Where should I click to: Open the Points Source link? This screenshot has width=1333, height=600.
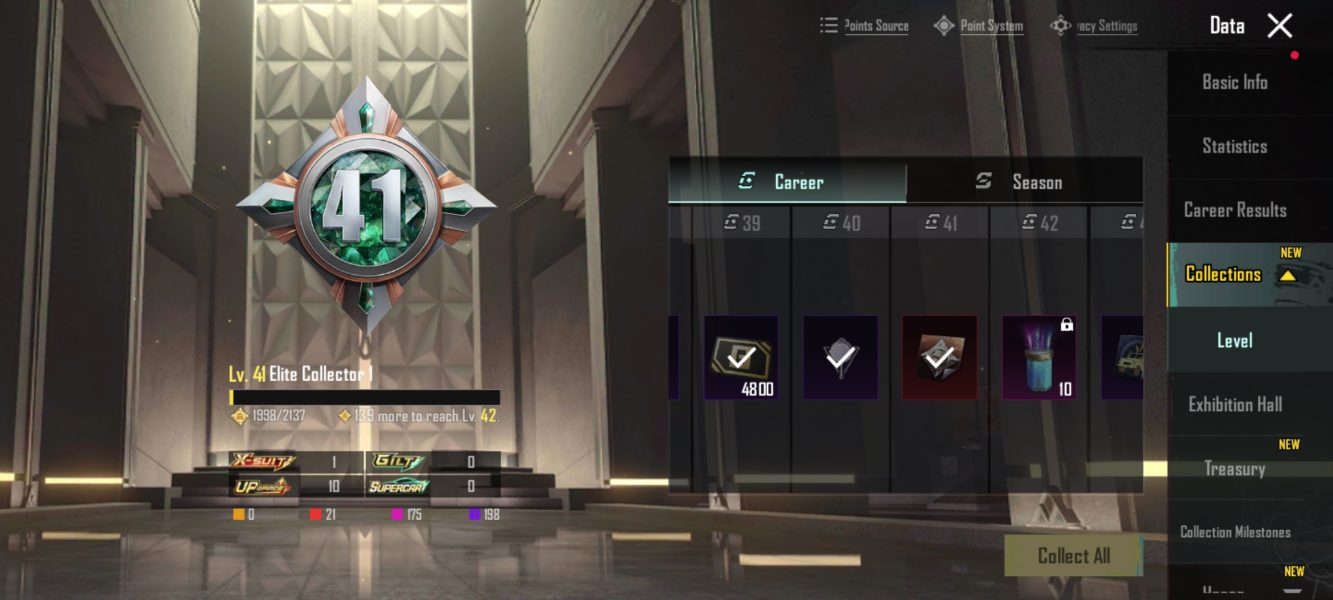[865, 26]
